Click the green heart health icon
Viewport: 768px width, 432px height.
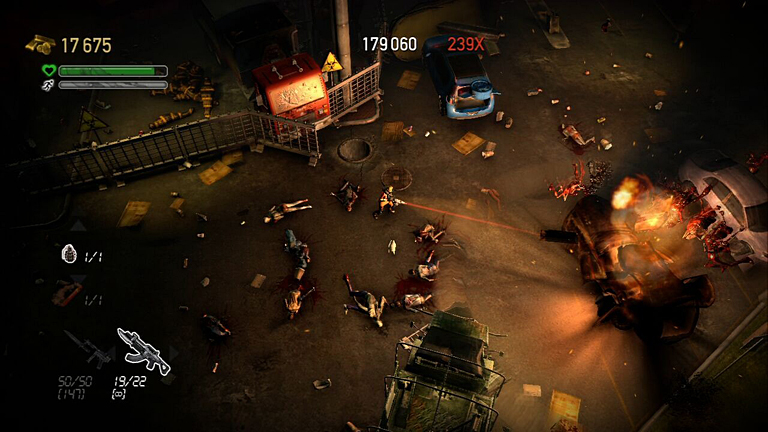48,71
